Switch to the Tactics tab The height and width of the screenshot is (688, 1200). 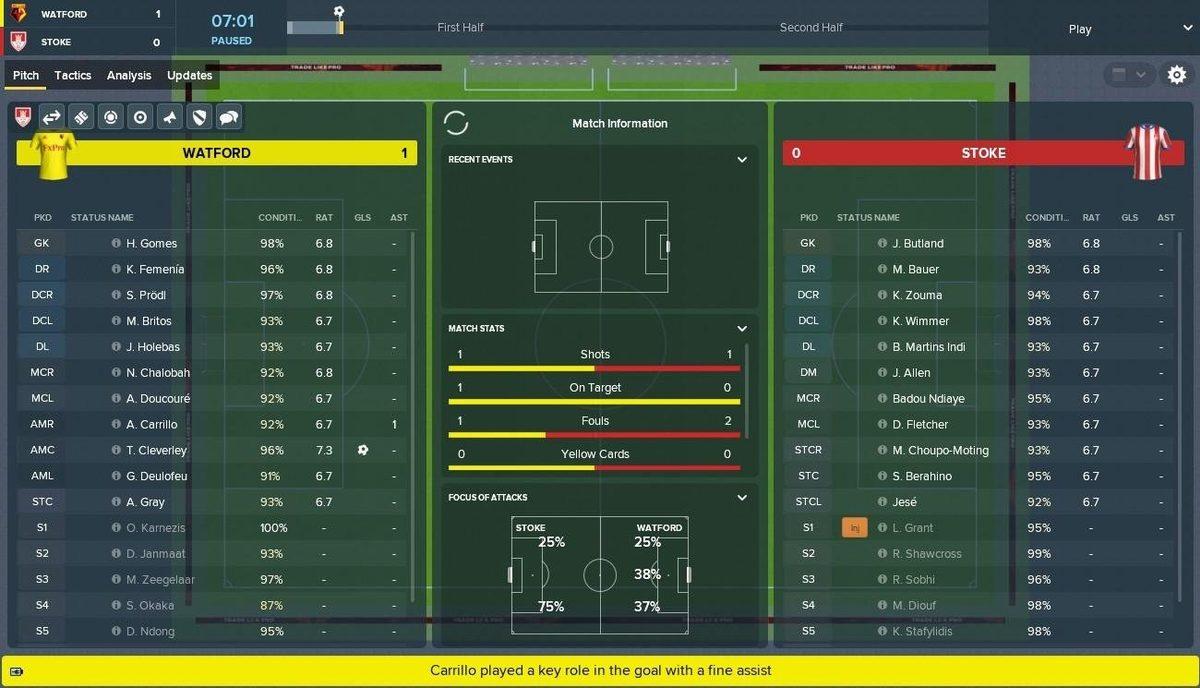(x=73, y=75)
